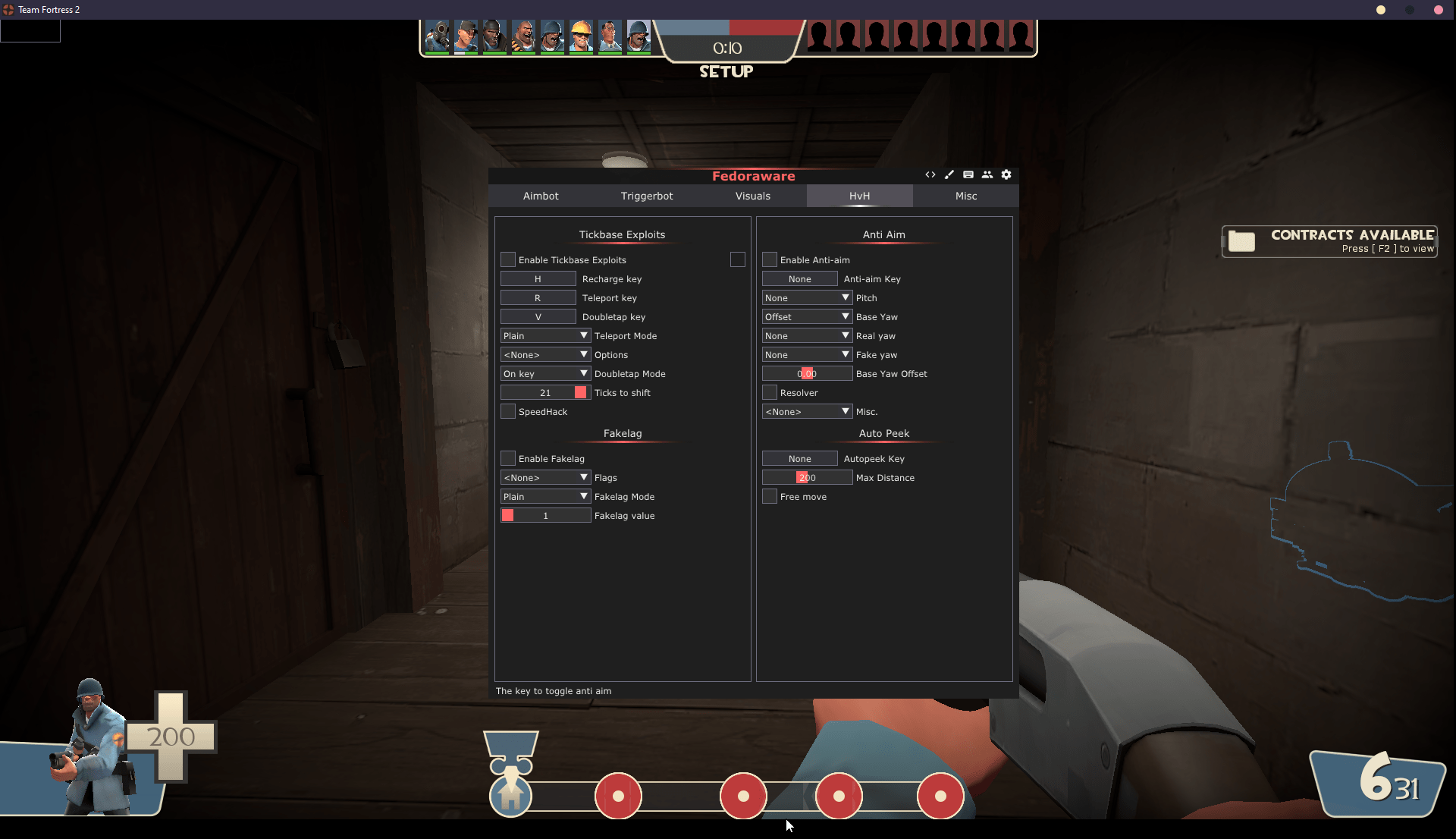Open the settings gear in the Fedoraware titlebar
The image size is (1456, 839).
[1006, 174]
